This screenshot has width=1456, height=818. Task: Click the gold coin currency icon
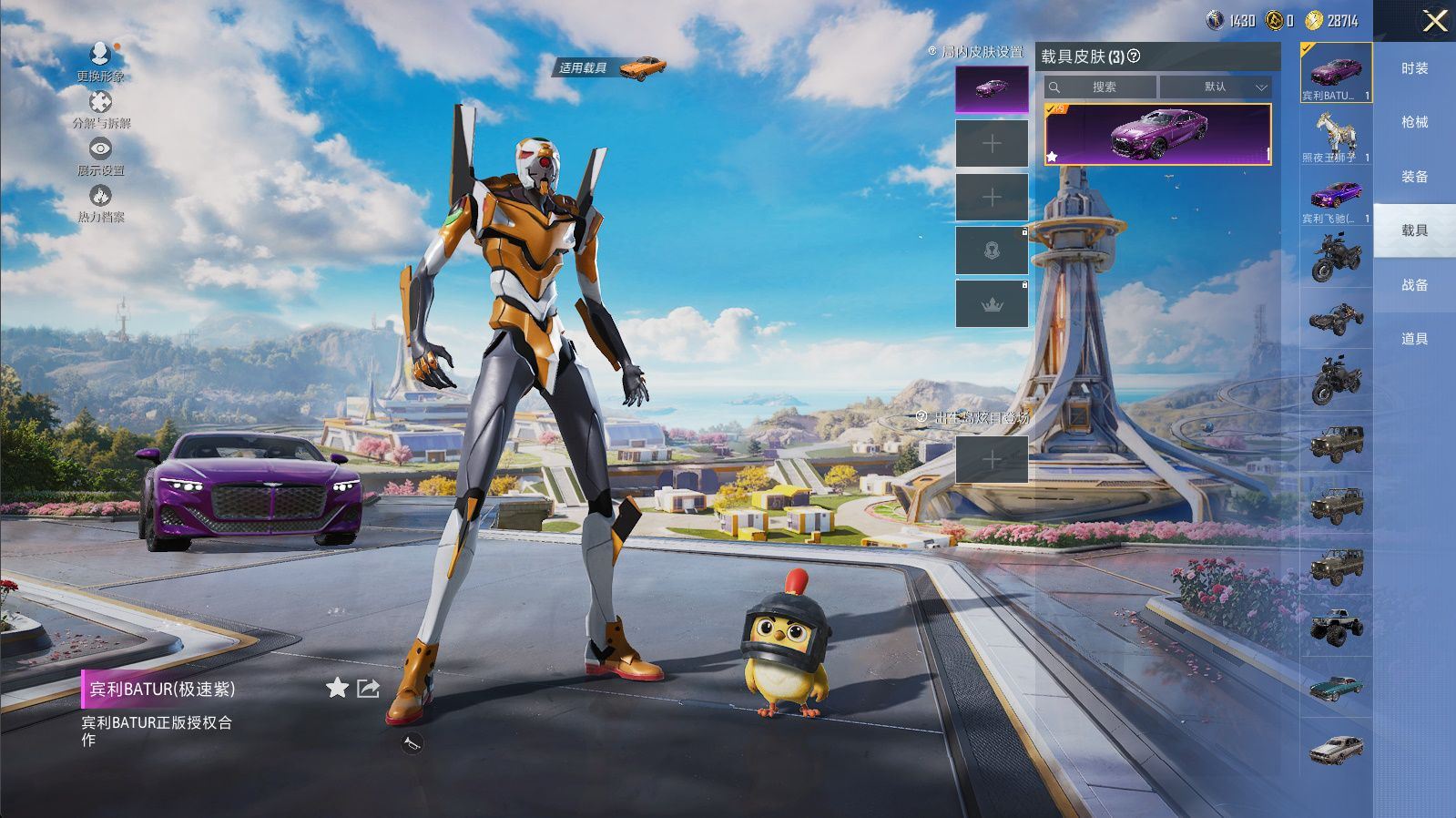(x=1313, y=20)
